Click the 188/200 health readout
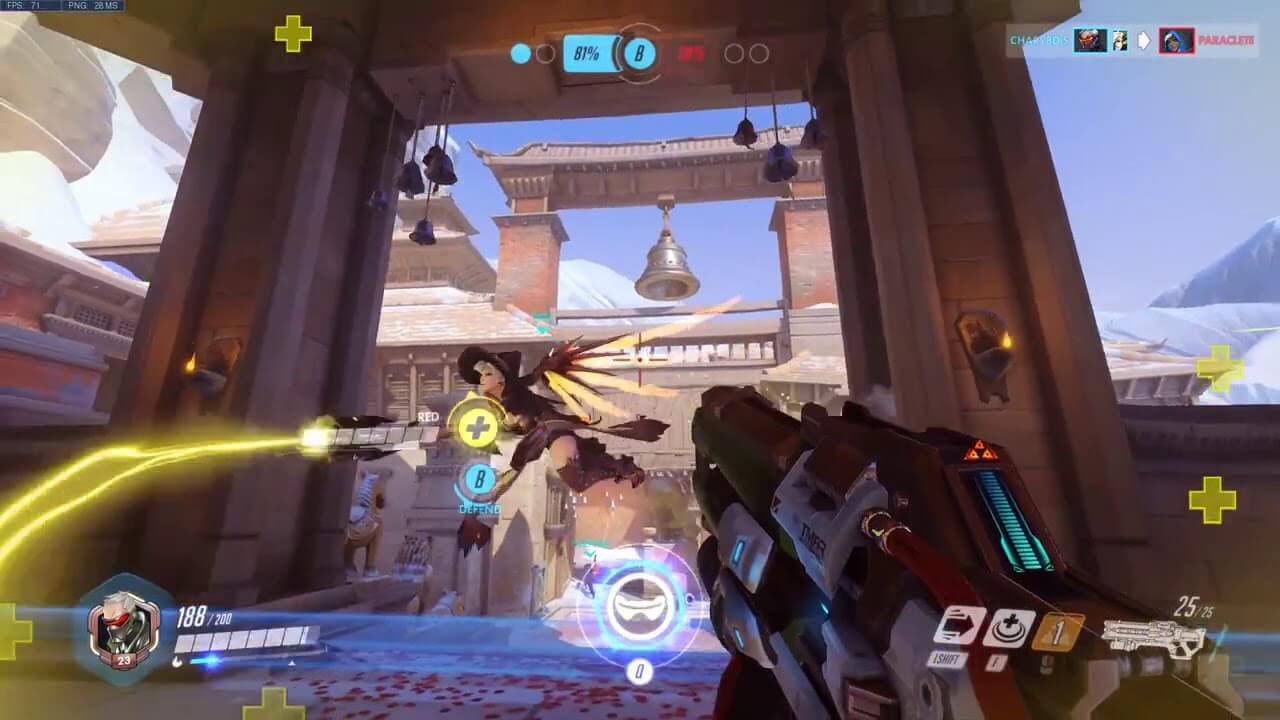The width and height of the screenshot is (1280, 720). 202,618
